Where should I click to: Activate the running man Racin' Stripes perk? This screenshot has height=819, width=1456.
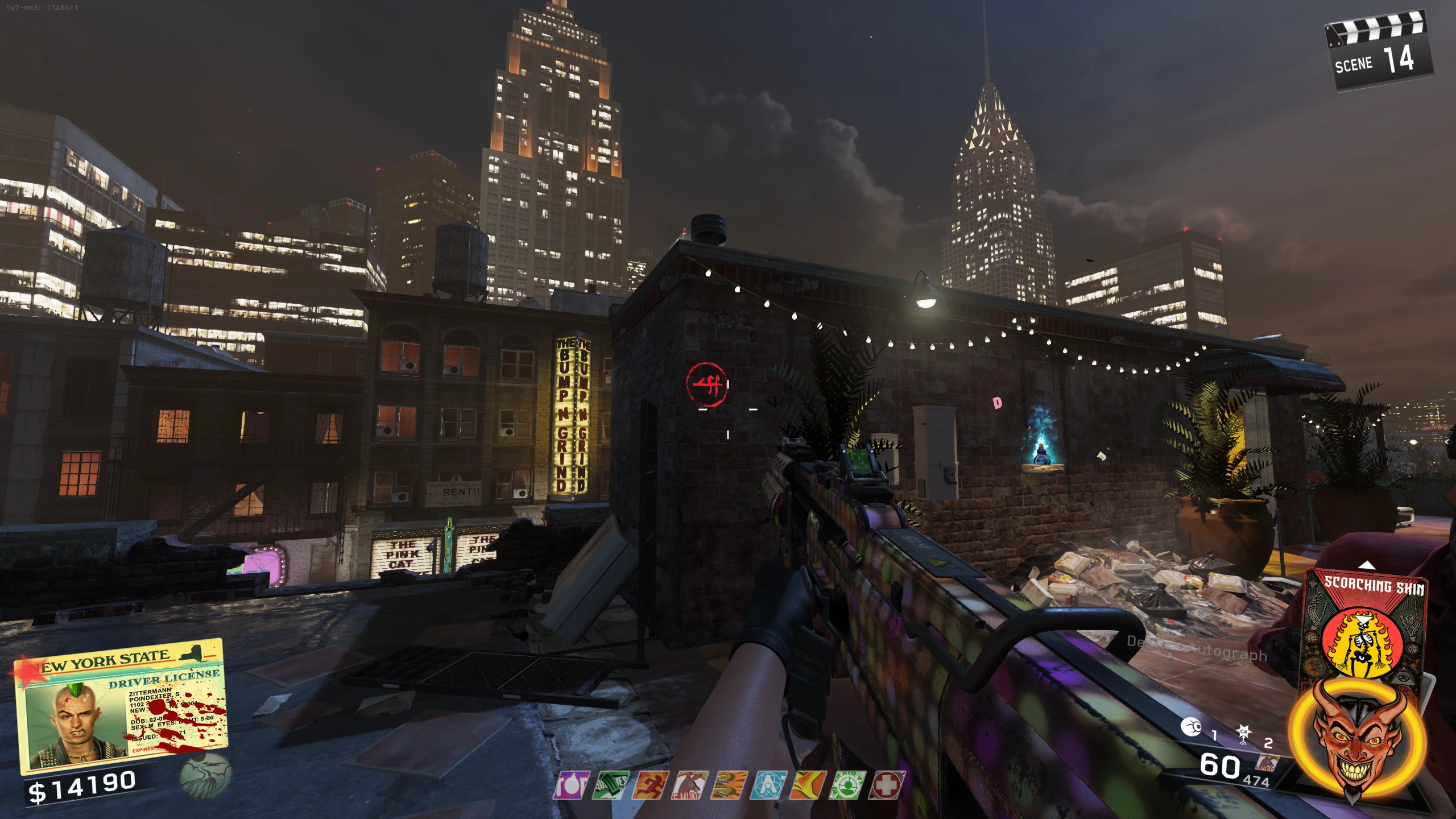[x=650, y=786]
